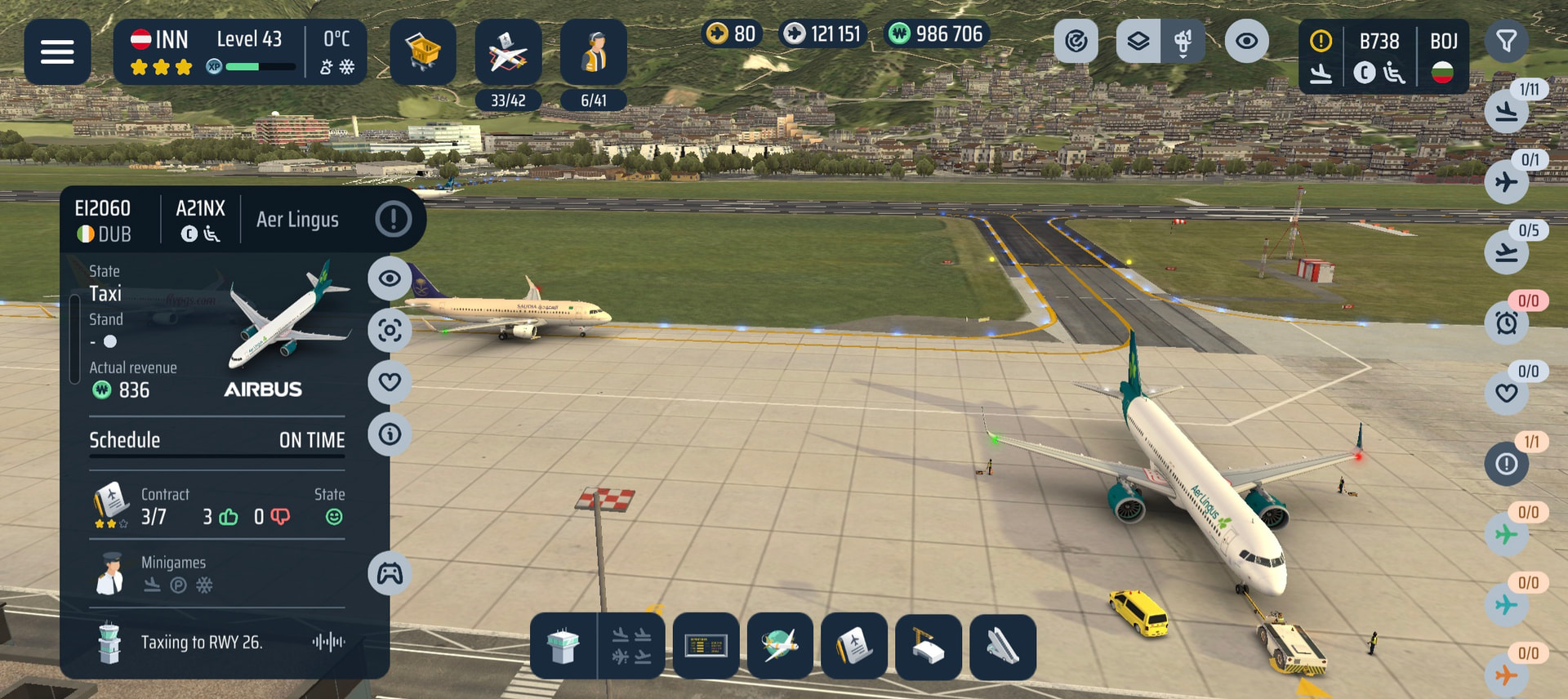This screenshot has height=699, width=1568.
Task: Open the filter funnel button
Action: [1506, 41]
